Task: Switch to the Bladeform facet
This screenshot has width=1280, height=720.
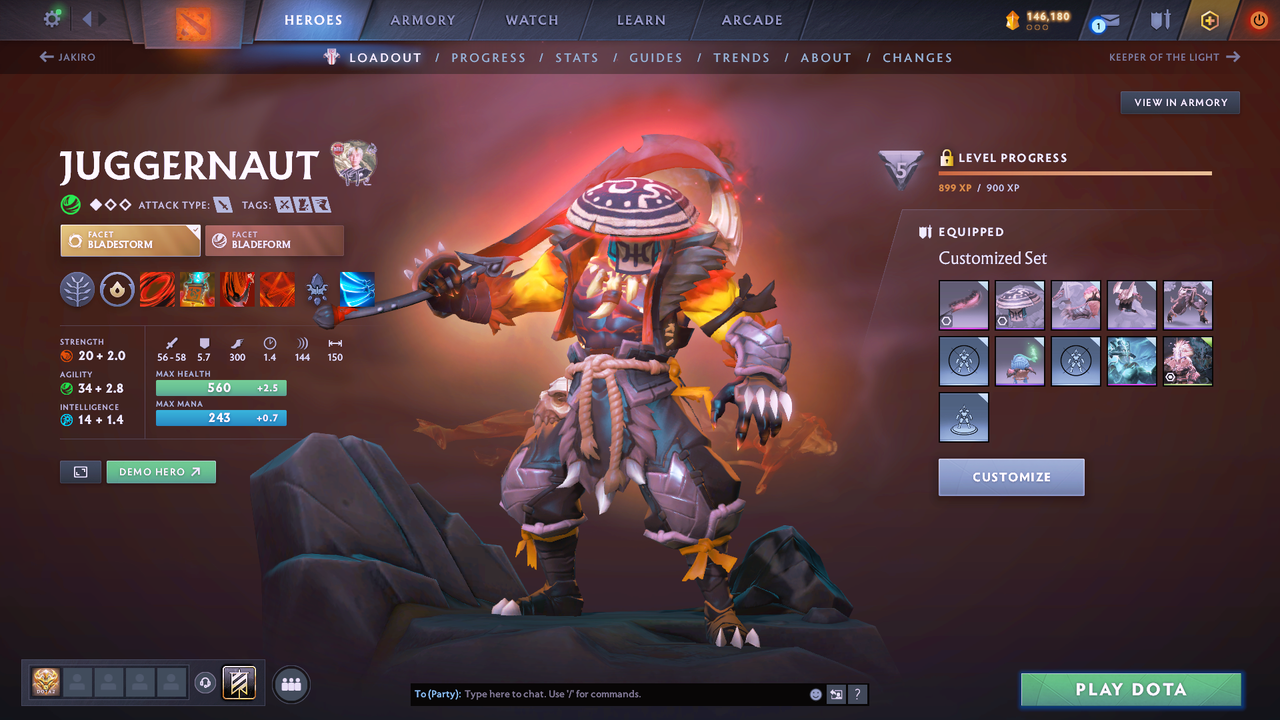Action: tap(274, 240)
